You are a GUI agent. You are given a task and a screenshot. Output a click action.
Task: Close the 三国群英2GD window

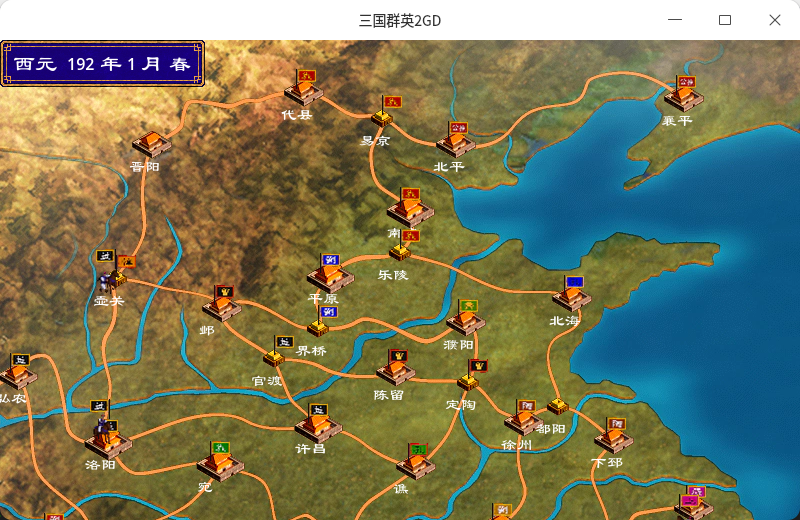[775, 20]
